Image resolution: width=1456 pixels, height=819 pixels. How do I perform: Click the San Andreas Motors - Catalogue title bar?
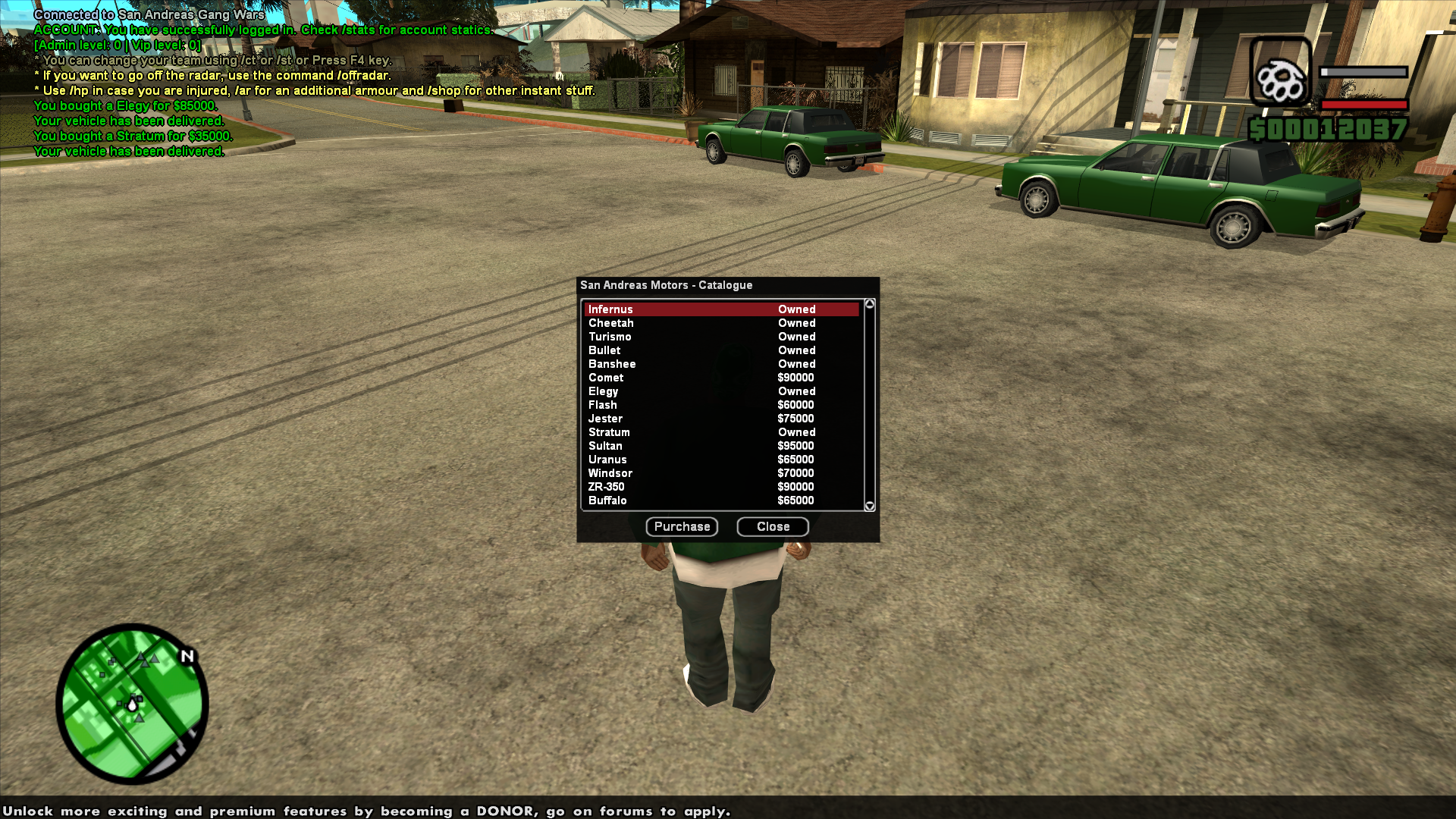(666, 286)
